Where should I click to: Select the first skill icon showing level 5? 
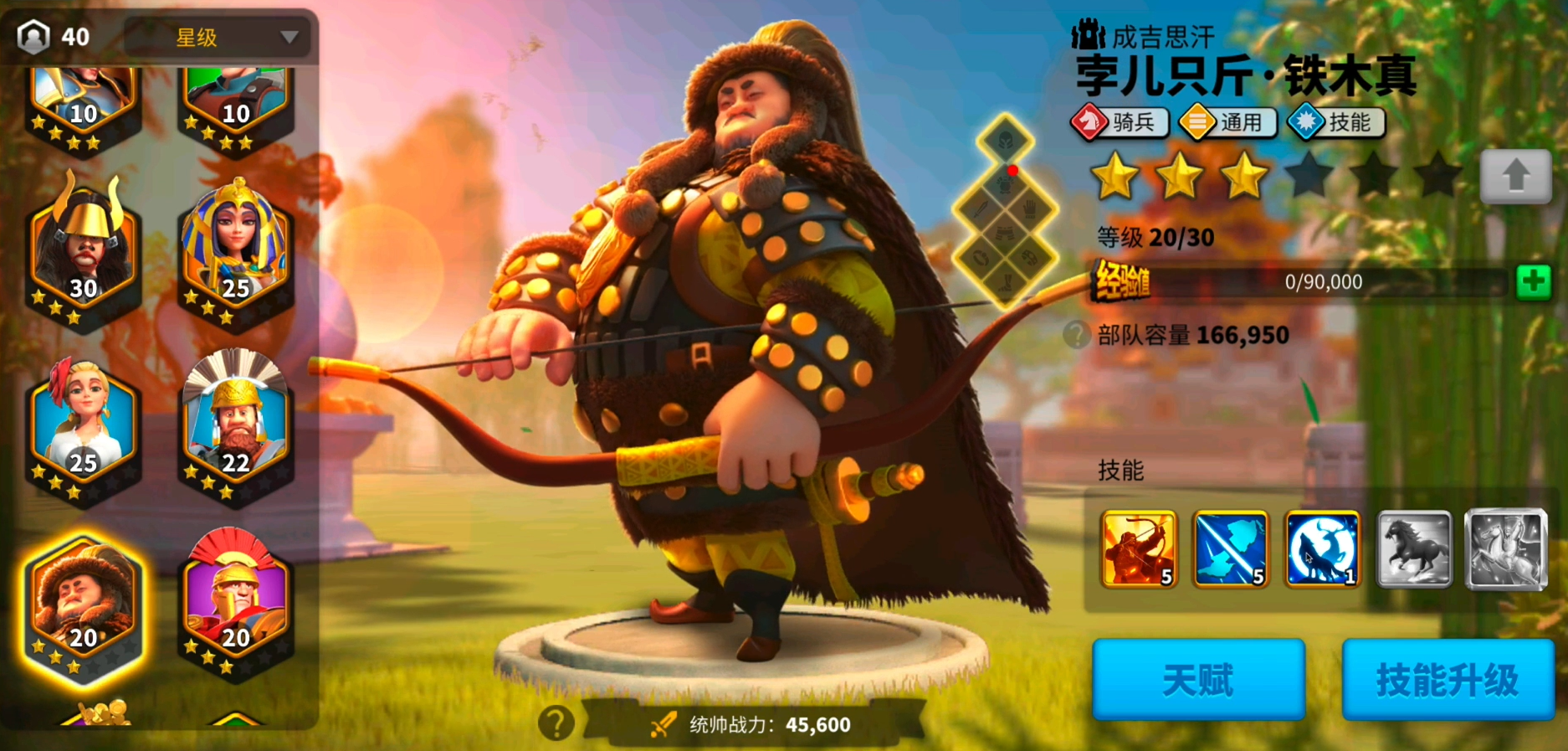pos(1140,551)
